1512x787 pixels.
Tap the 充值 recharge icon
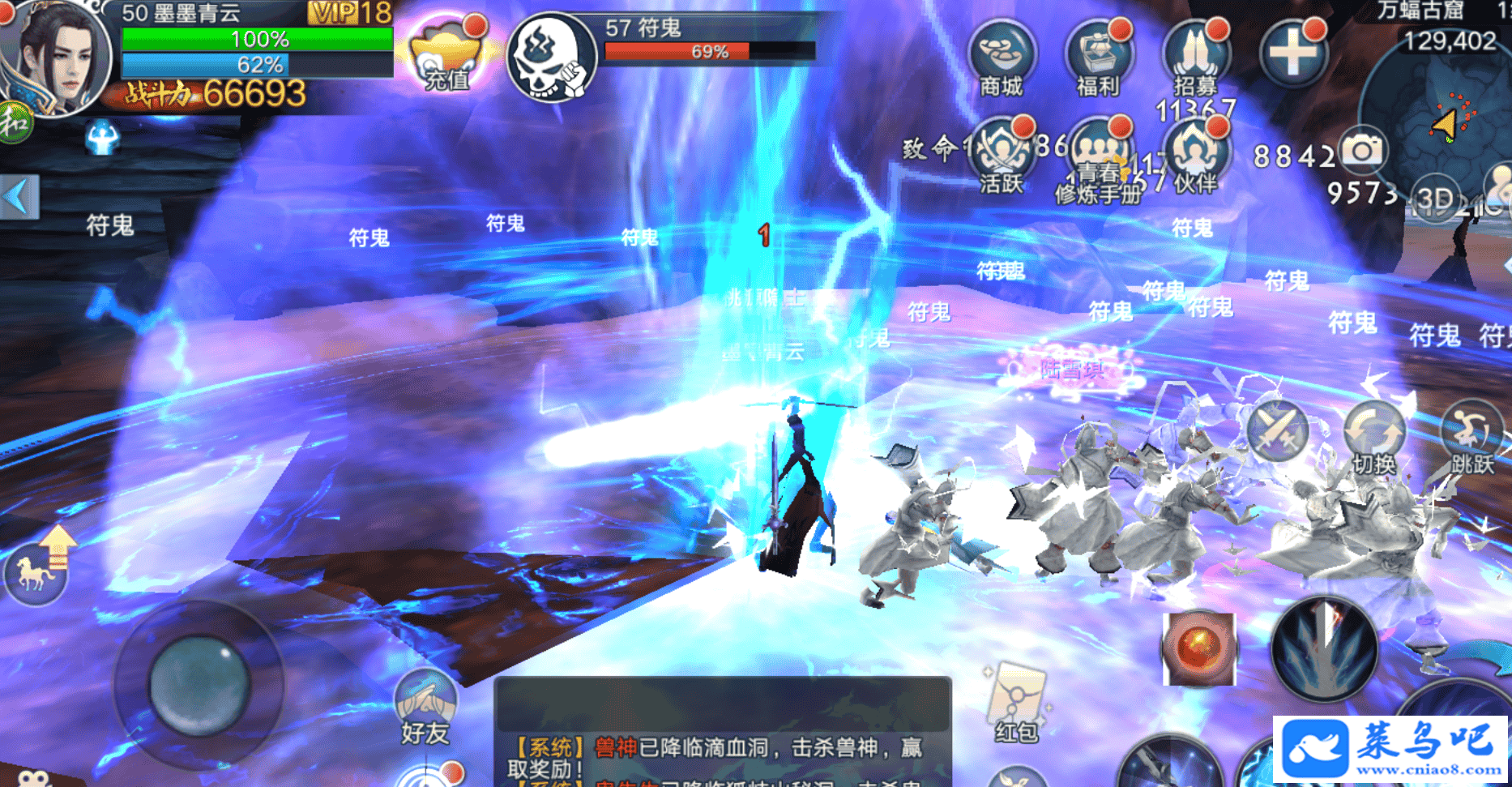[447, 57]
